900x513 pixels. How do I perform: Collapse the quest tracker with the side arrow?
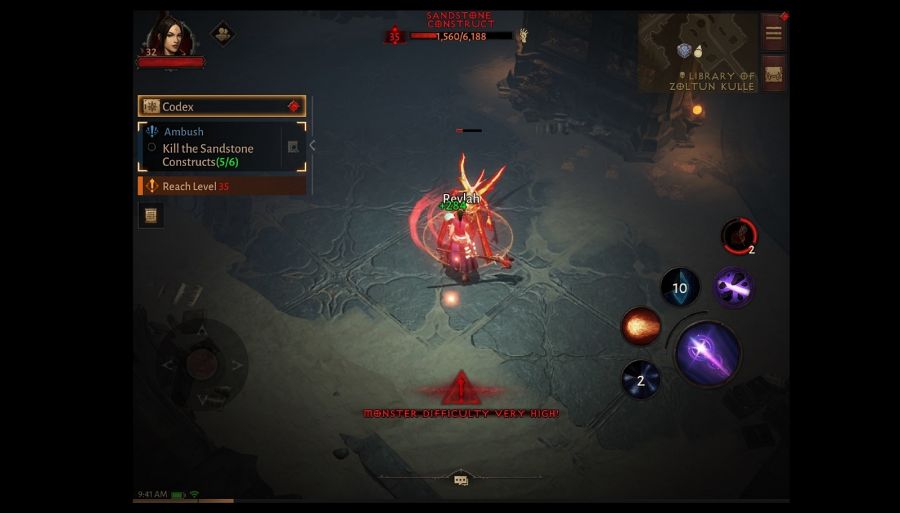(312, 146)
